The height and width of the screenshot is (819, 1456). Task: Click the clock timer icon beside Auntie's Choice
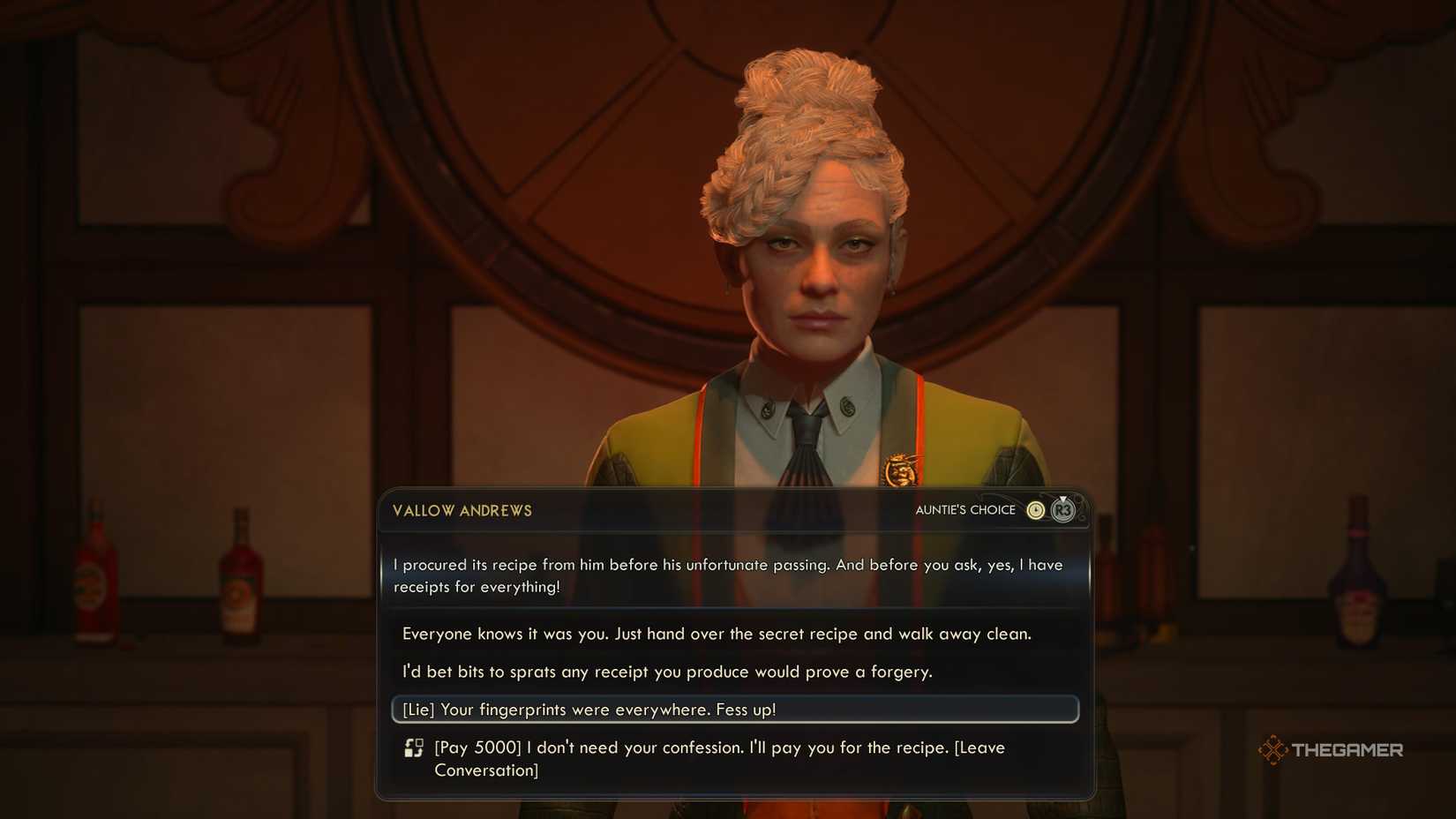pos(1036,510)
